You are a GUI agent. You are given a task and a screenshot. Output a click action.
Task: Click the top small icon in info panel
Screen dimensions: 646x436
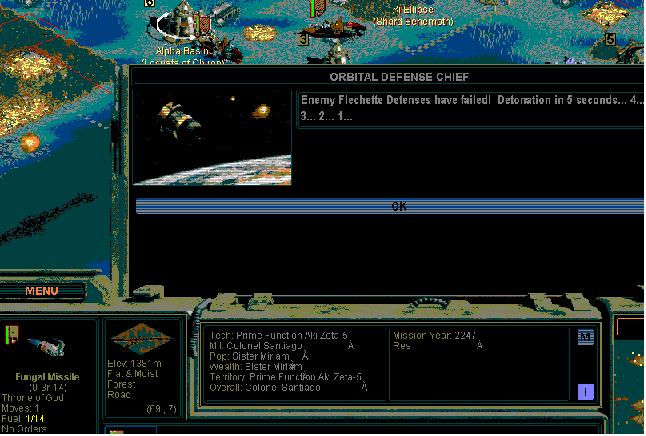pos(586,338)
